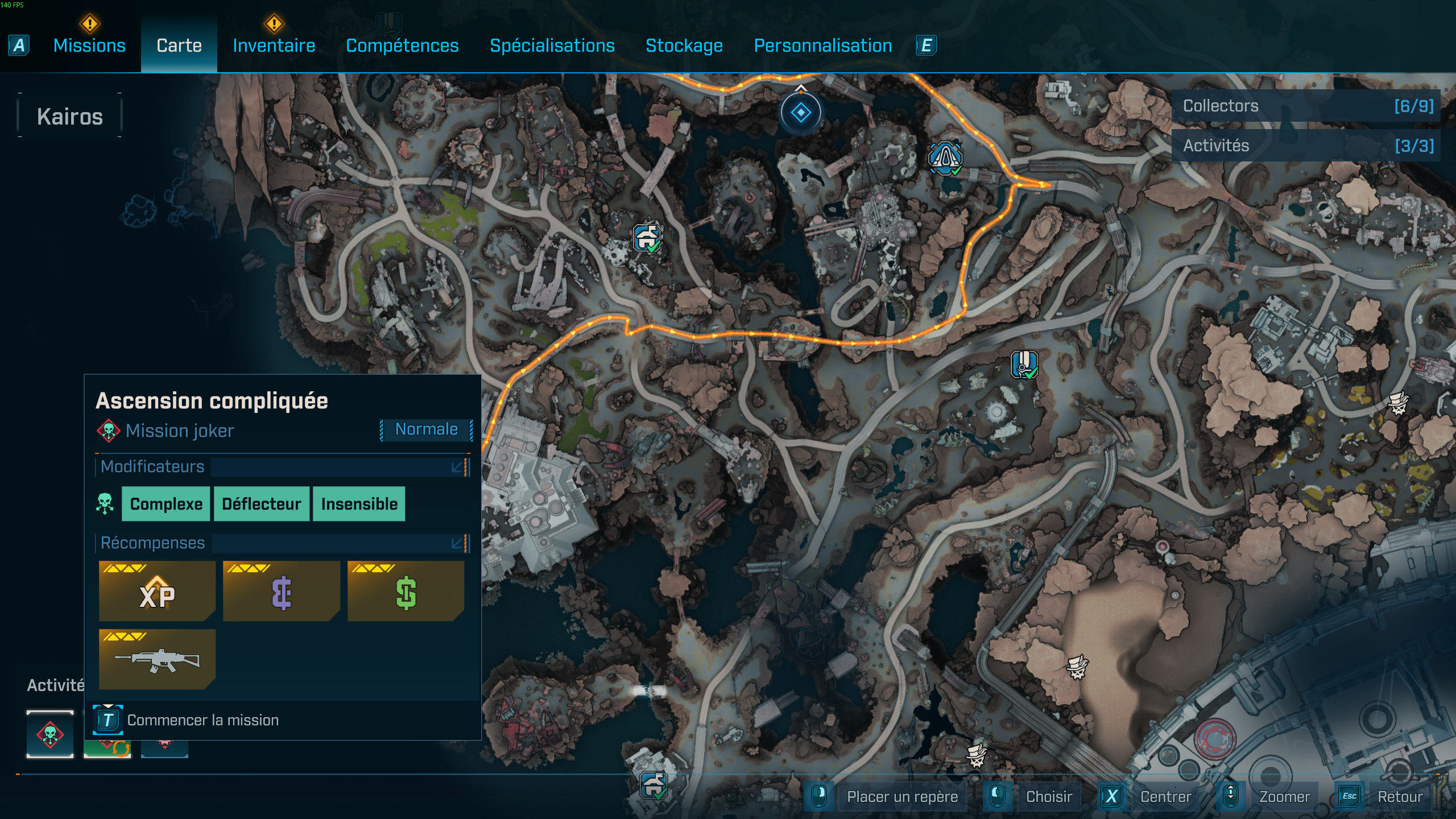Change the Normale difficulty selector
The height and width of the screenshot is (819, 1456).
click(x=426, y=429)
